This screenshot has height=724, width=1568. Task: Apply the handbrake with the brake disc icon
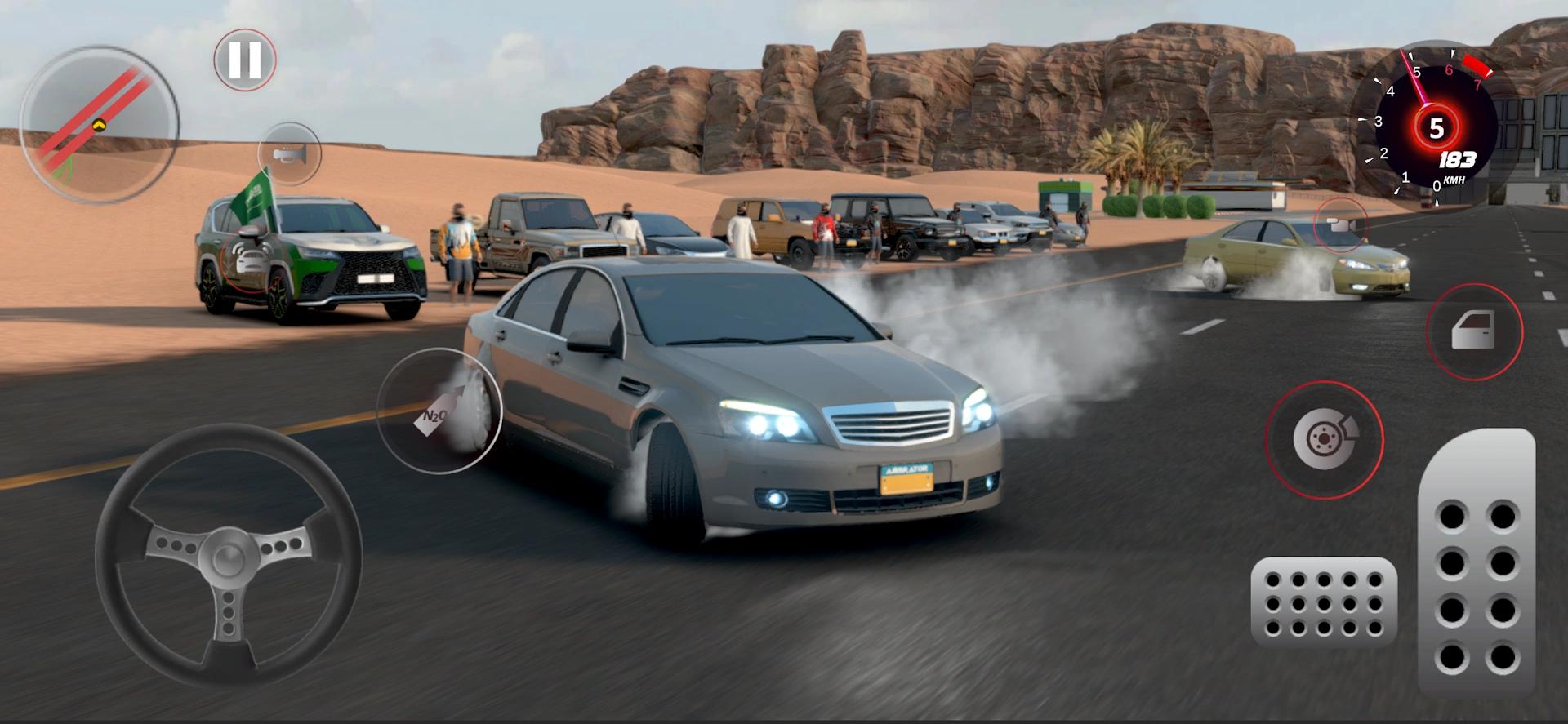tap(1324, 441)
